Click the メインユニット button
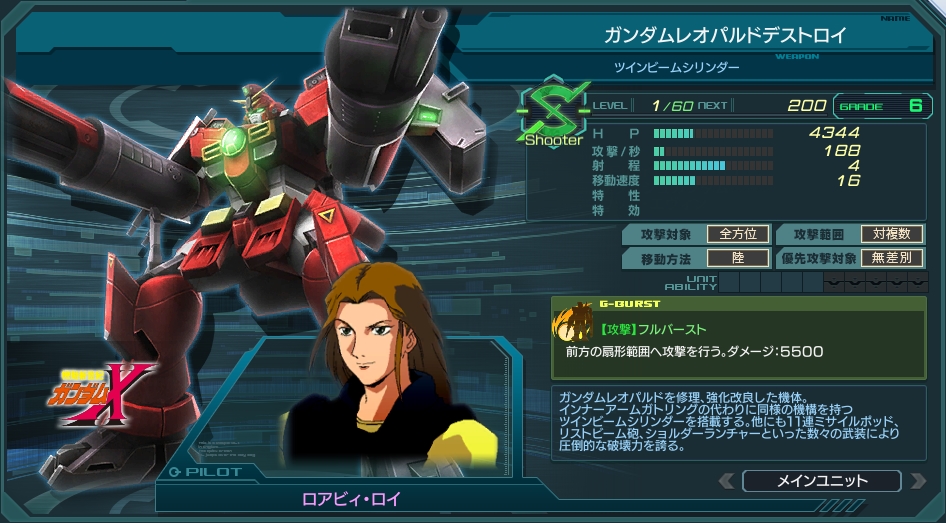 (x=821, y=481)
